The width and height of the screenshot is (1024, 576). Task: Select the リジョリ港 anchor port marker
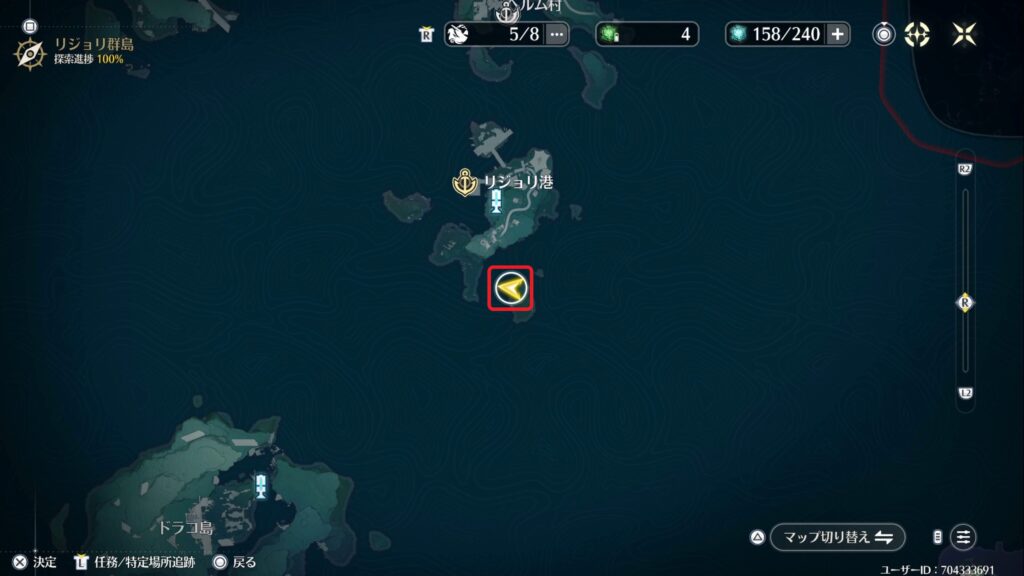pos(465,183)
